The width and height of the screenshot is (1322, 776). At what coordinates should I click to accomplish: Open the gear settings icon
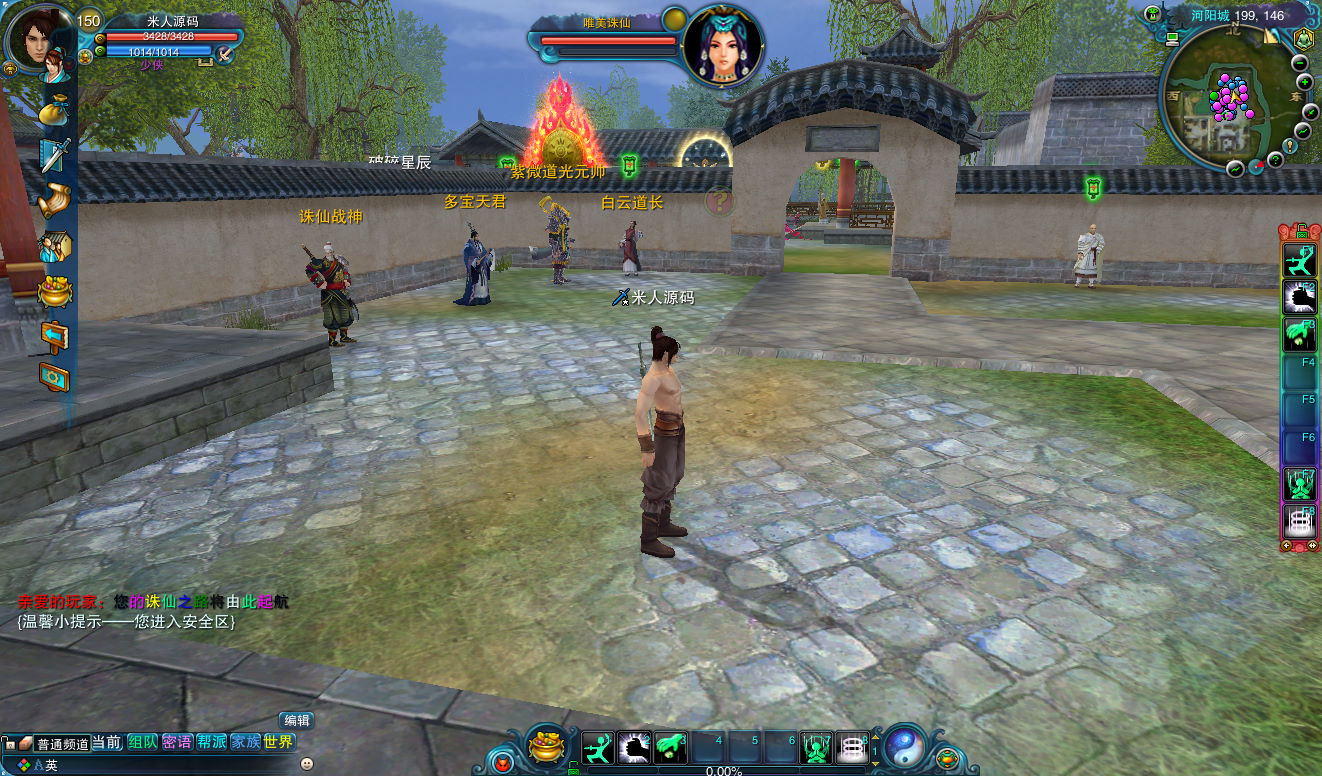(x=54, y=377)
